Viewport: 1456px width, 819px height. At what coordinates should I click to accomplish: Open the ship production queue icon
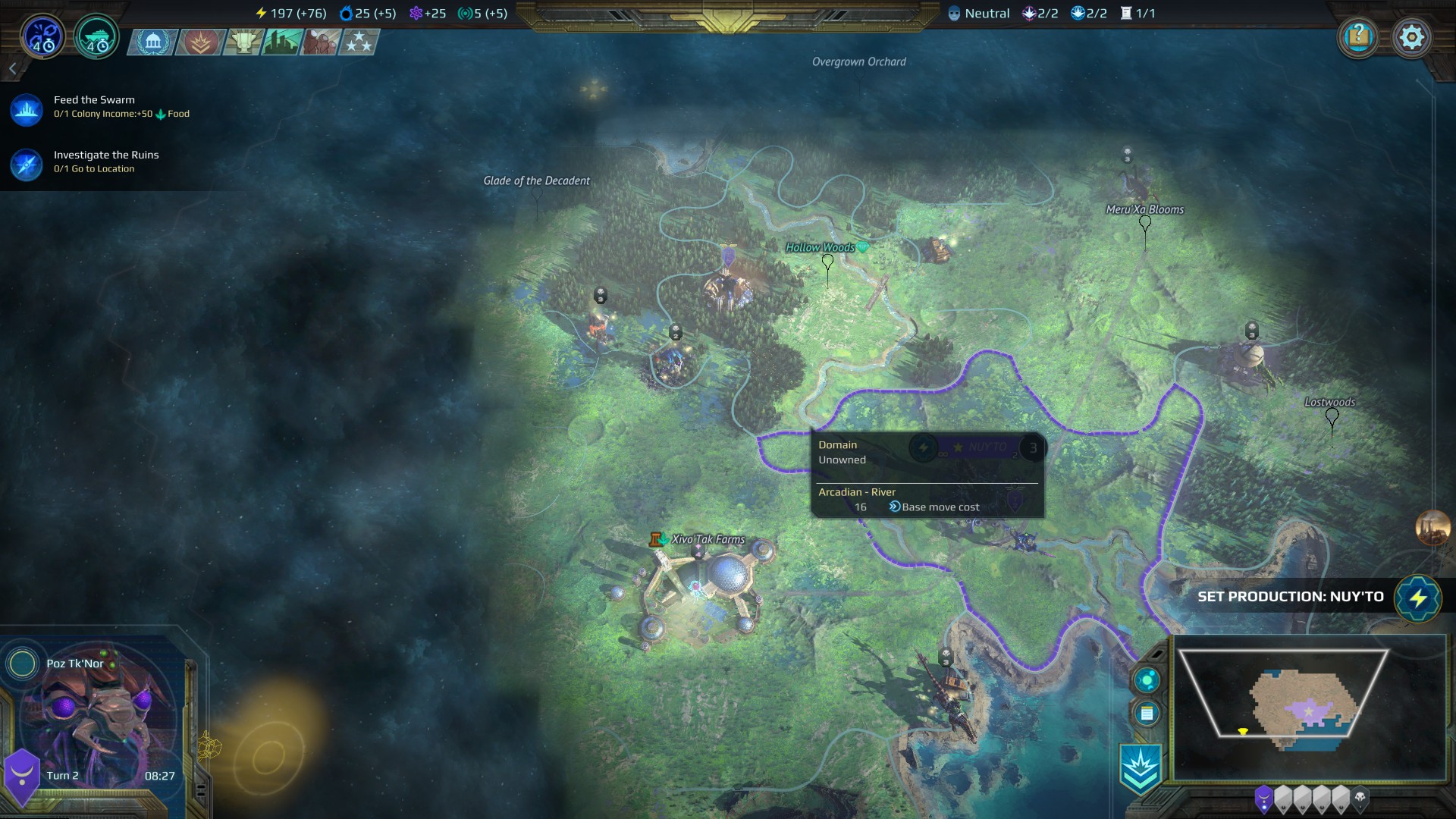96,36
